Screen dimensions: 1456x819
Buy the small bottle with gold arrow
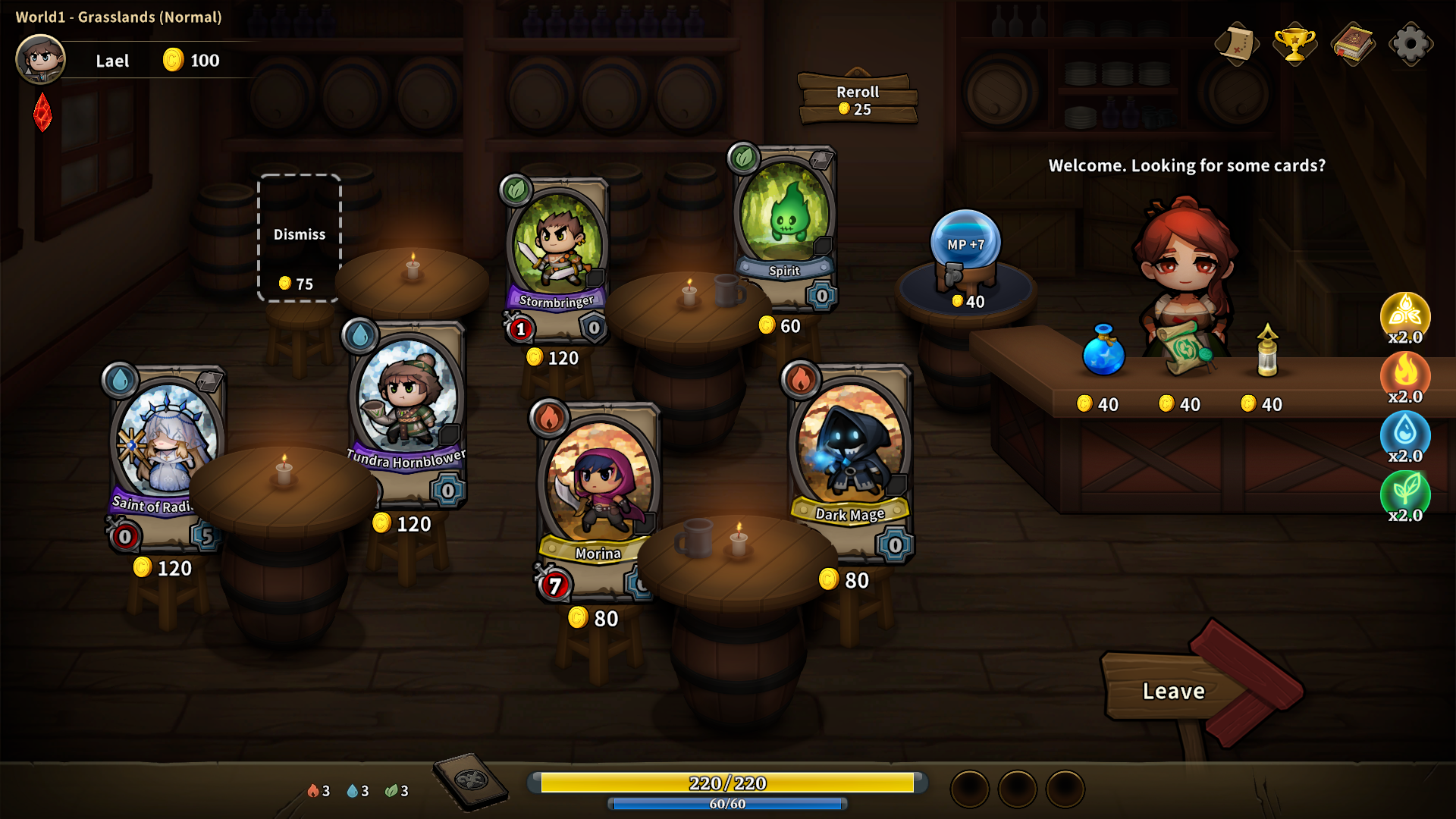[x=1267, y=352]
